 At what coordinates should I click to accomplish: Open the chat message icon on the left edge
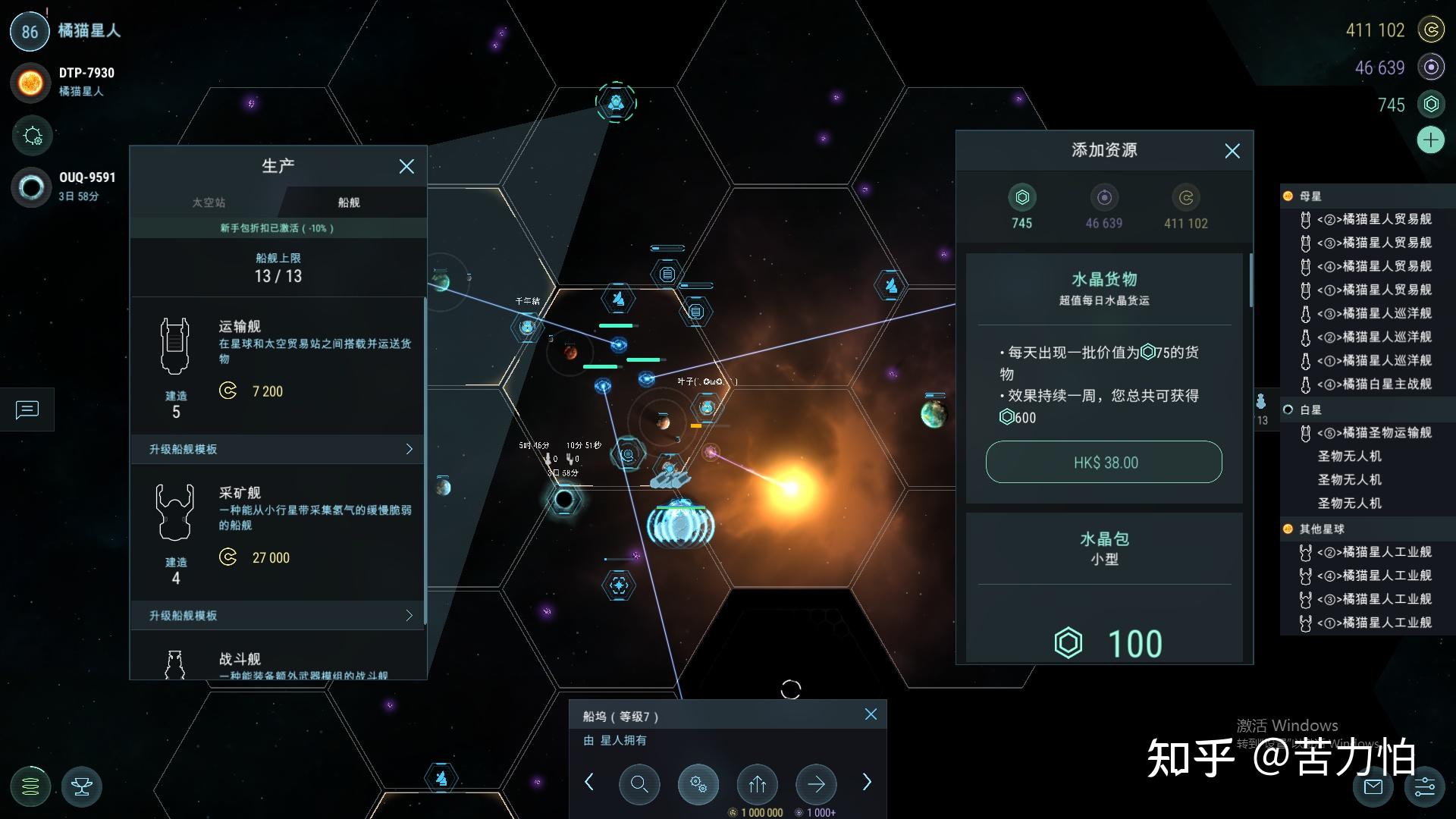click(27, 410)
